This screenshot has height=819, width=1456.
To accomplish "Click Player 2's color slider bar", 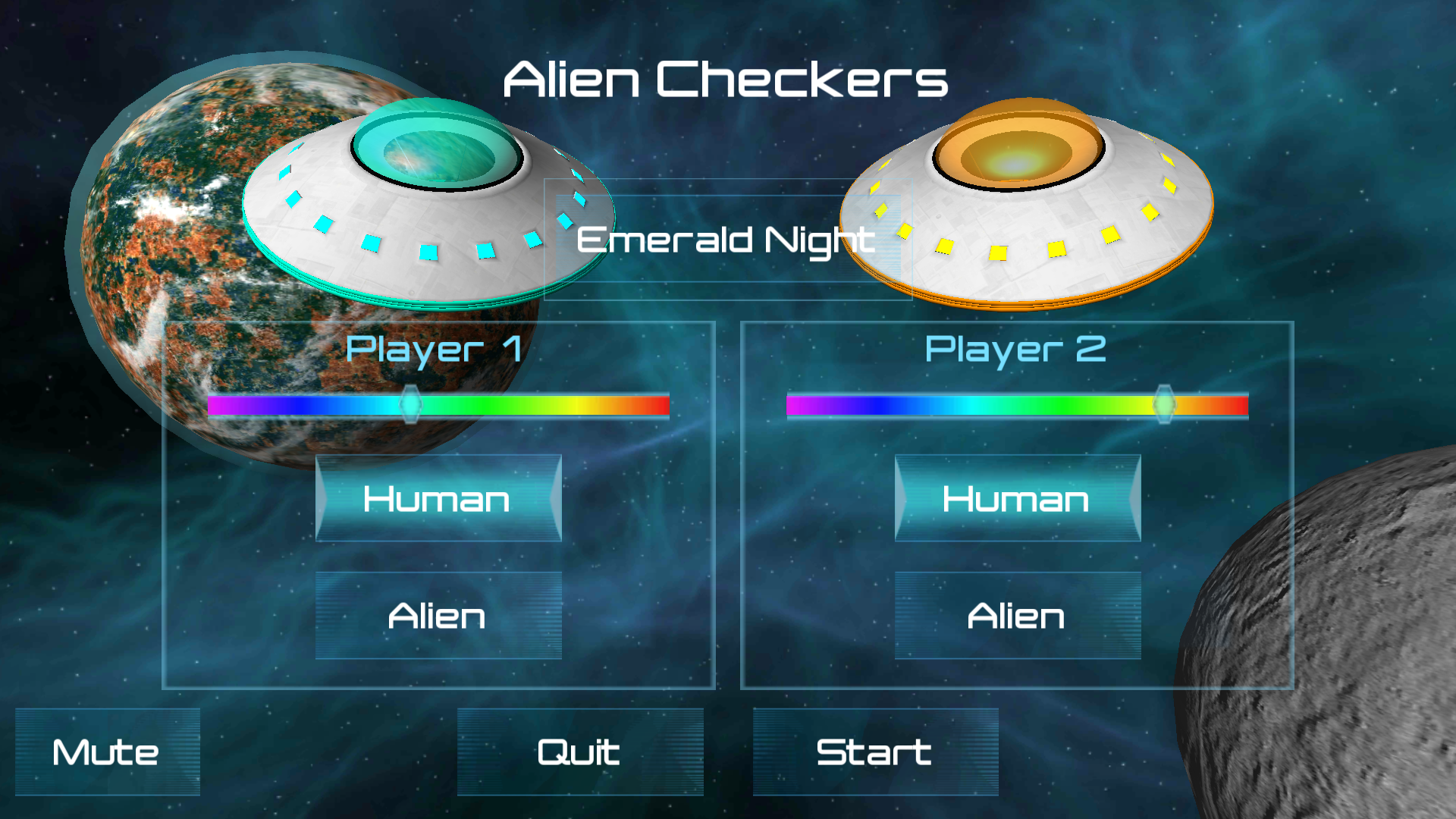I will [x=948, y=404].
